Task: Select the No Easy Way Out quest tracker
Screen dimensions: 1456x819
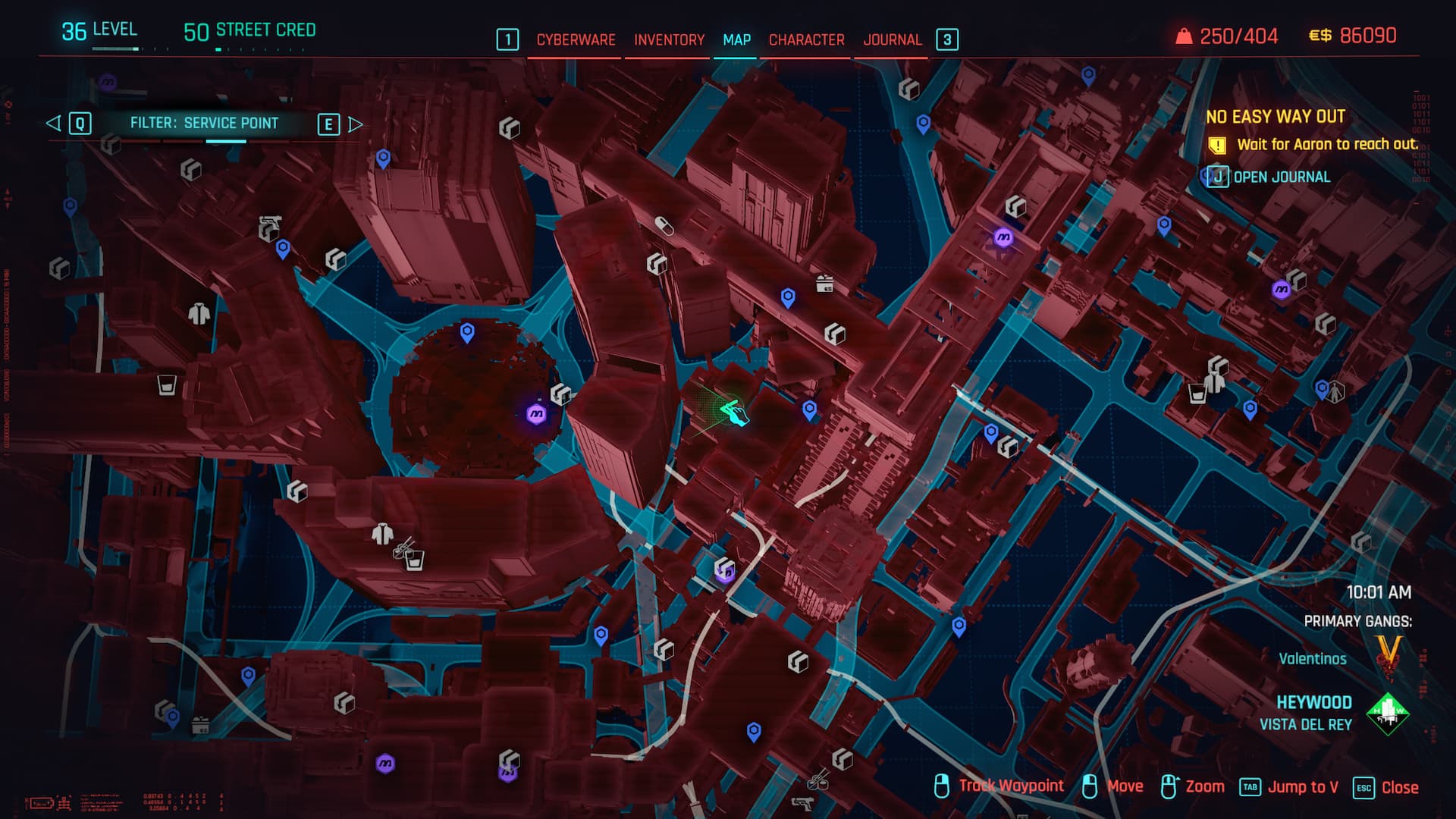Action: point(1275,117)
